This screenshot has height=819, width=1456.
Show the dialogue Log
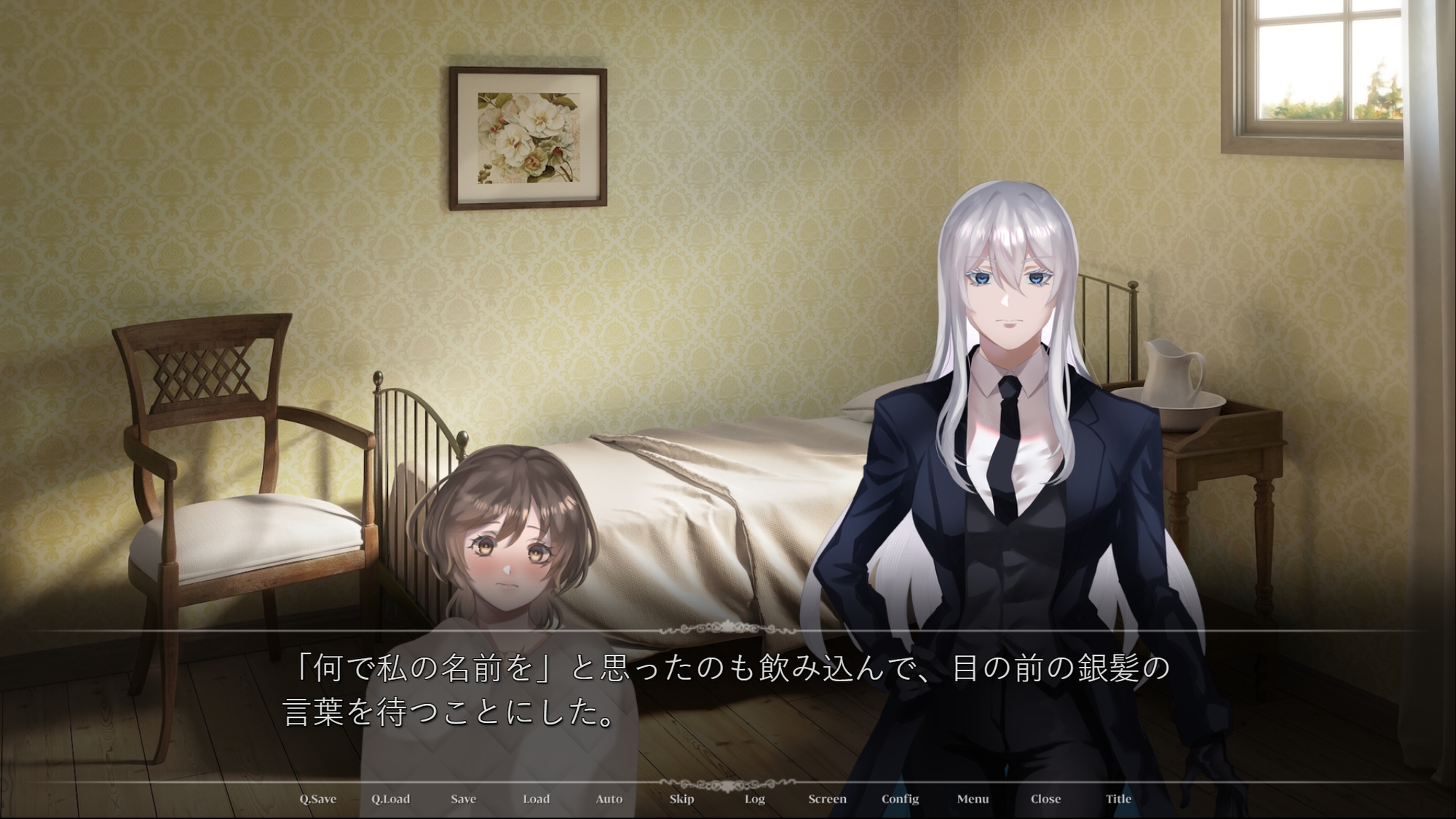tap(755, 799)
